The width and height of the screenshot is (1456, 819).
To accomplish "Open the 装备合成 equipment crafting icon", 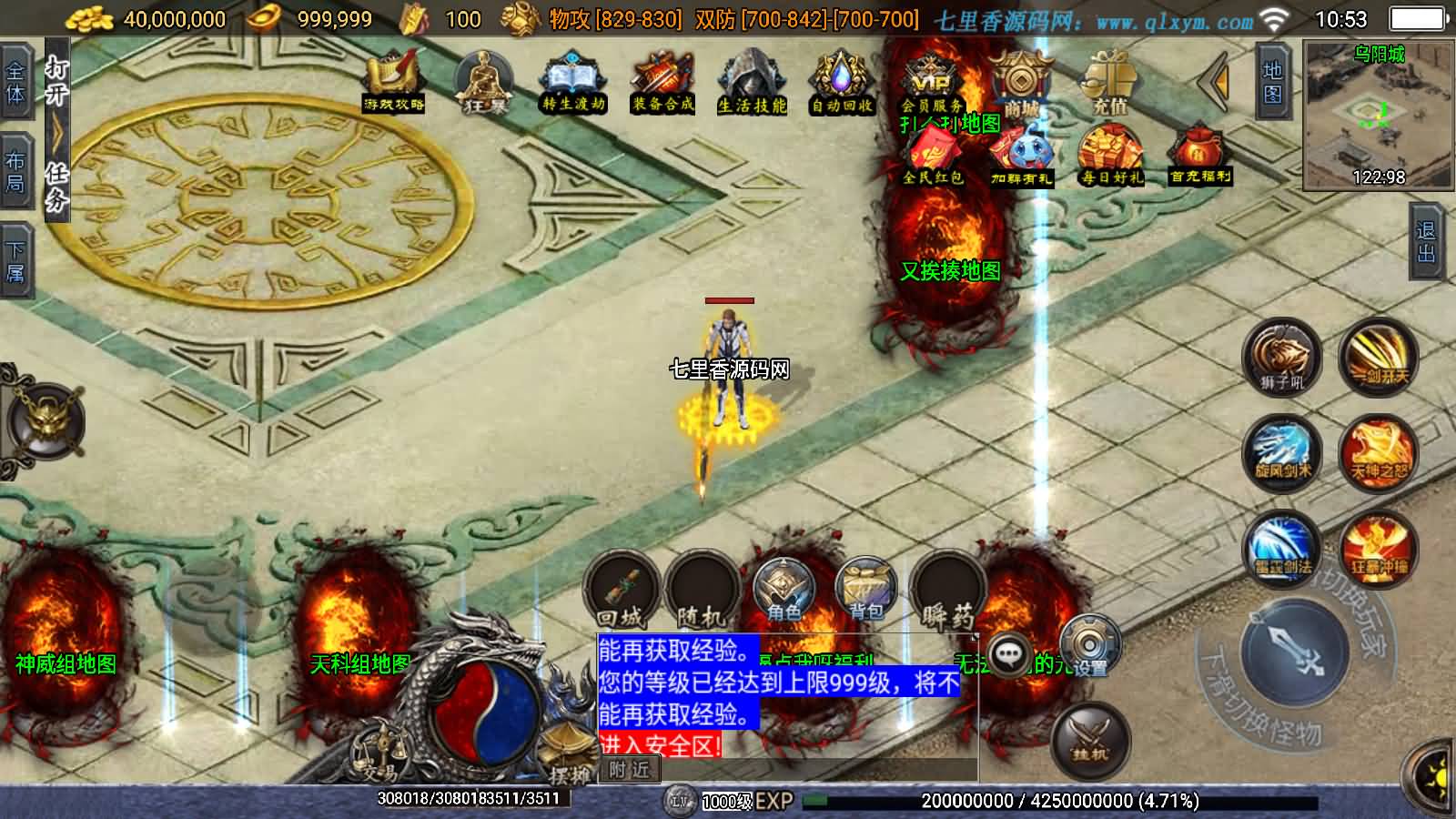I will [662, 82].
